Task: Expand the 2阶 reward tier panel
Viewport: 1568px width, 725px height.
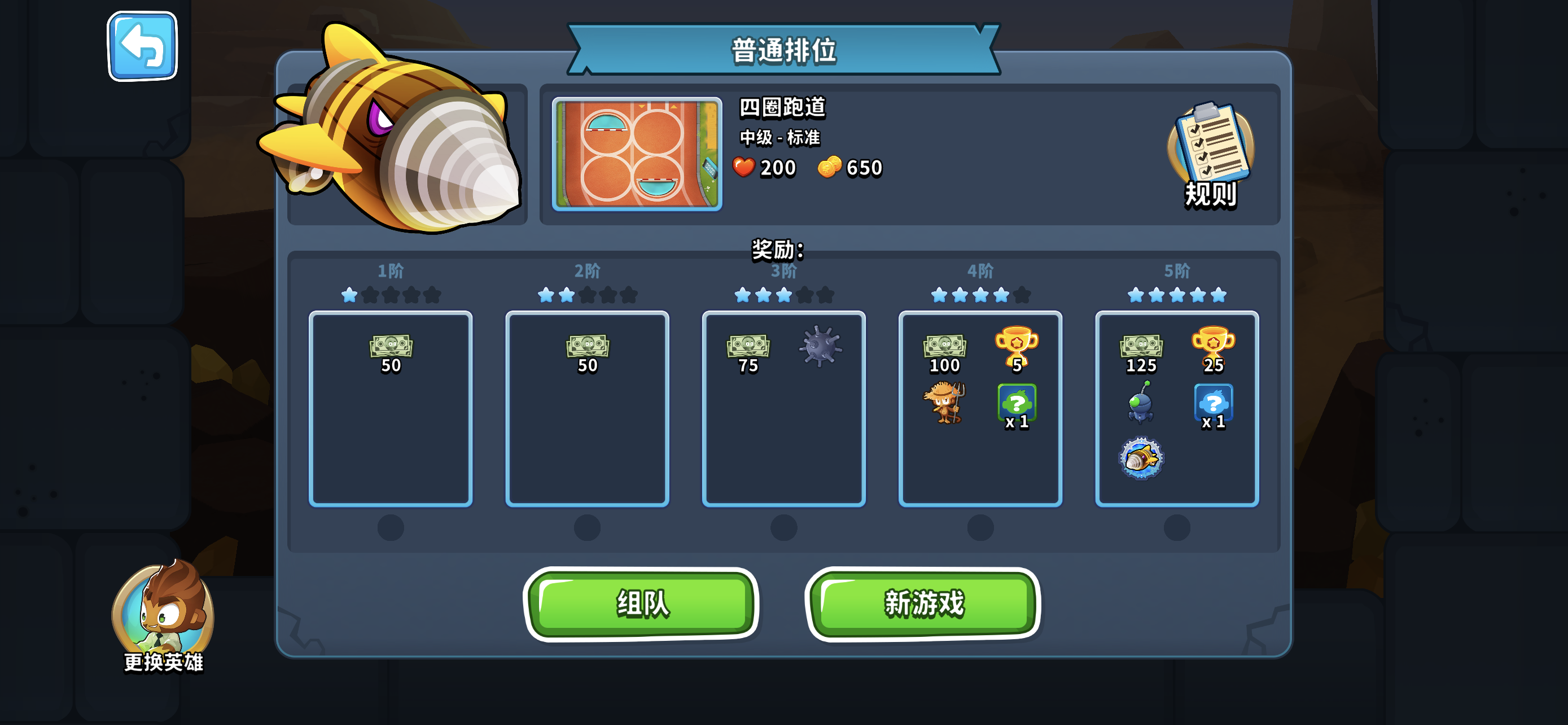Action: pos(588,408)
